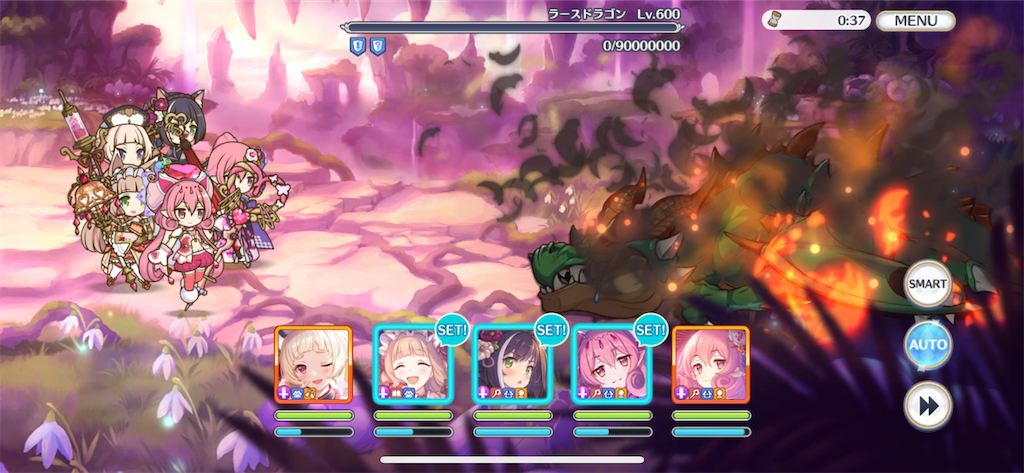Activate the fast-forward speed button
The image size is (1024, 473).
927,407
